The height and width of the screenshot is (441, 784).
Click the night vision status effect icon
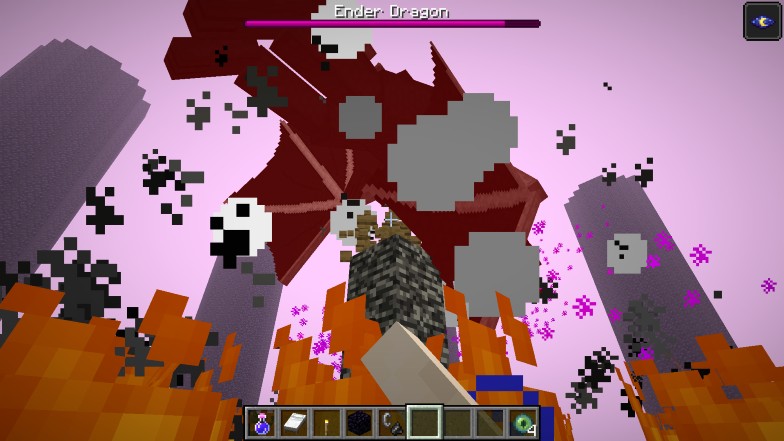point(762,21)
